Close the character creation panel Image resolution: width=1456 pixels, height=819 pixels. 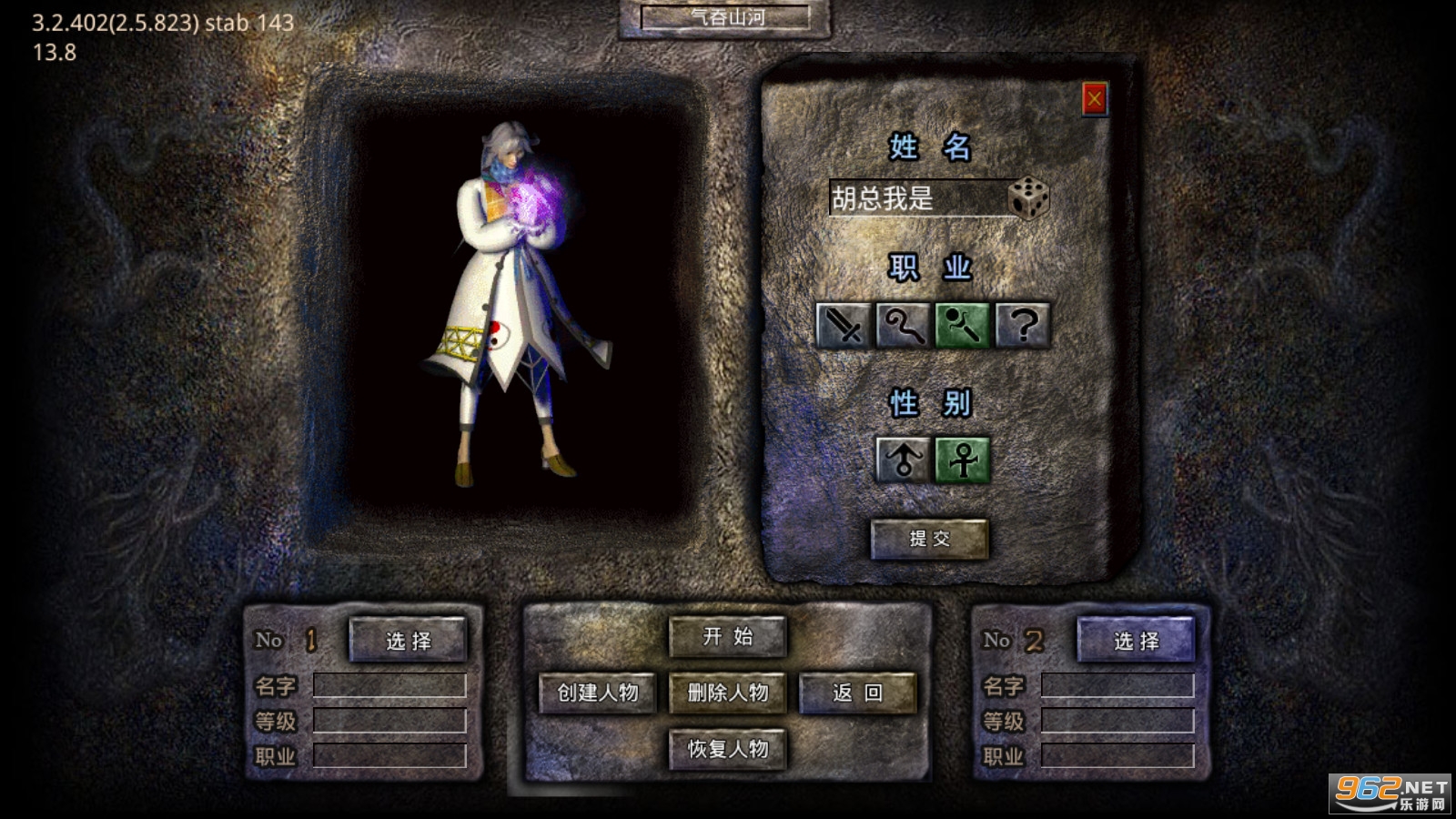[x=1094, y=98]
